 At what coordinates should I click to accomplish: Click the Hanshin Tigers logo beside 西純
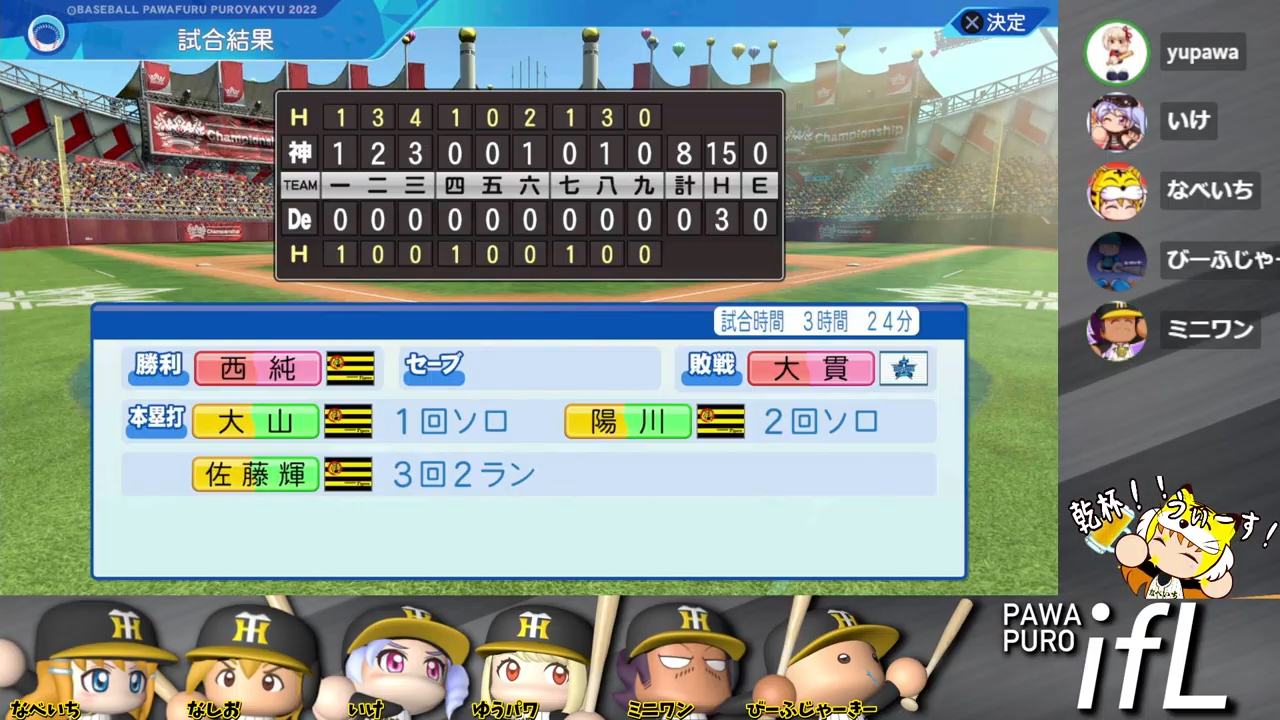click(348, 368)
